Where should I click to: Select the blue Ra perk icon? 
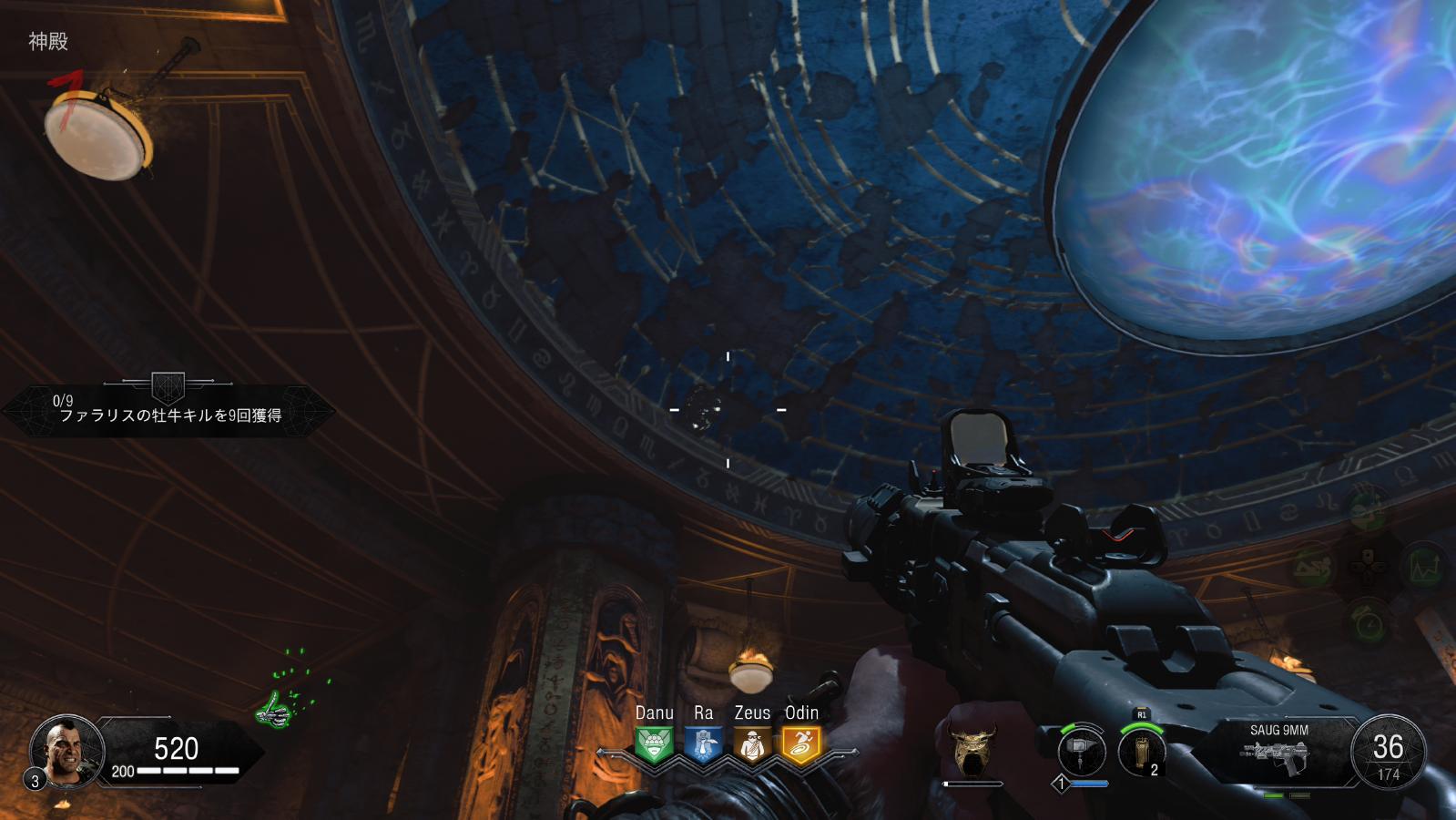tap(703, 744)
